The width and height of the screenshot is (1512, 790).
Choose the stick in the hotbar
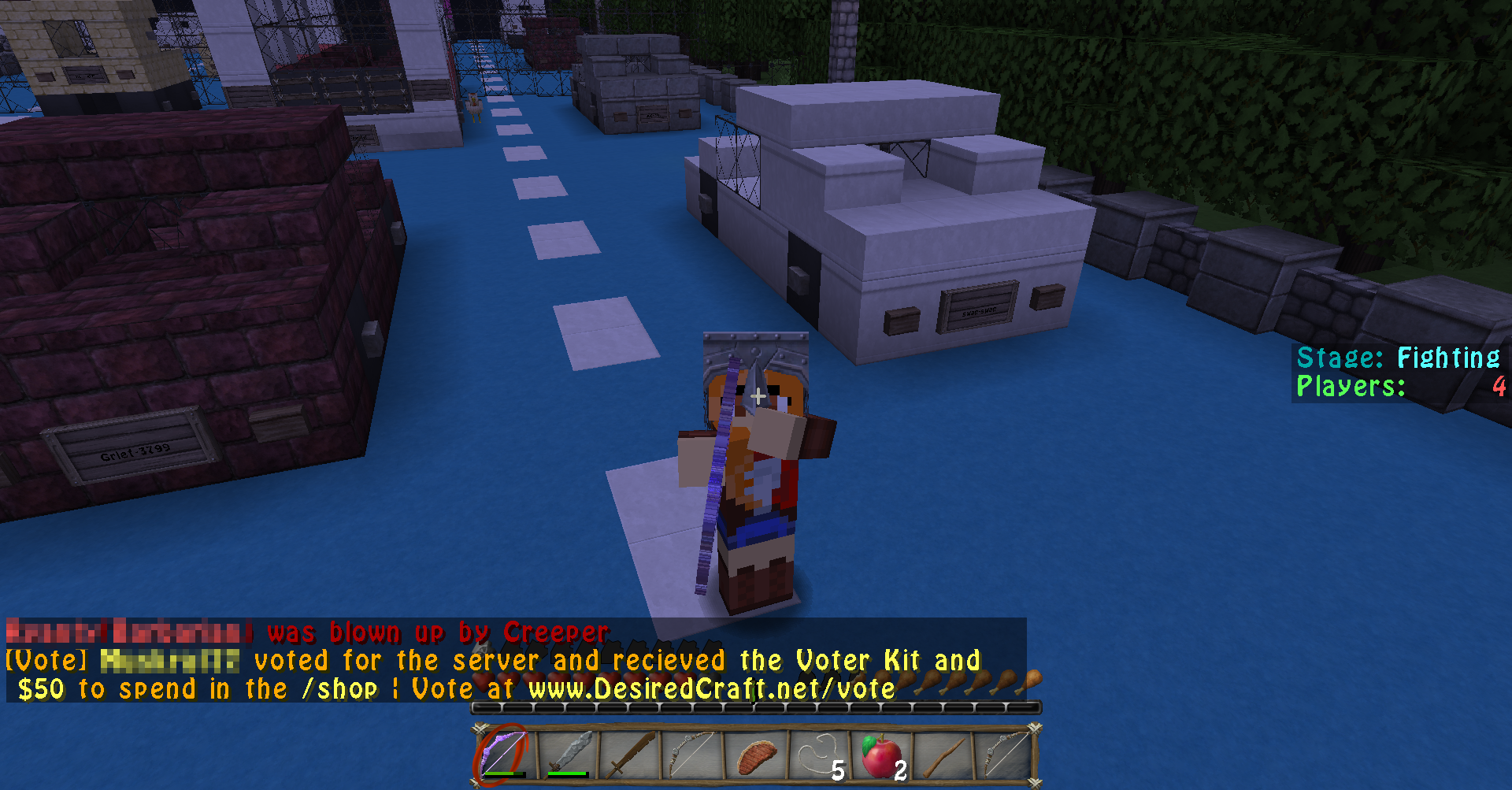coord(943,754)
